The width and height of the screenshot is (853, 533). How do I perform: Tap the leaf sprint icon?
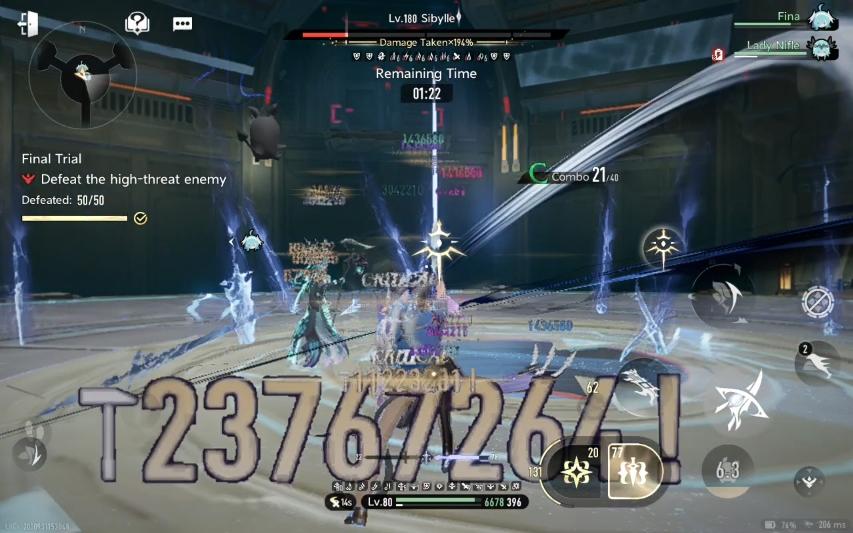click(30, 453)
